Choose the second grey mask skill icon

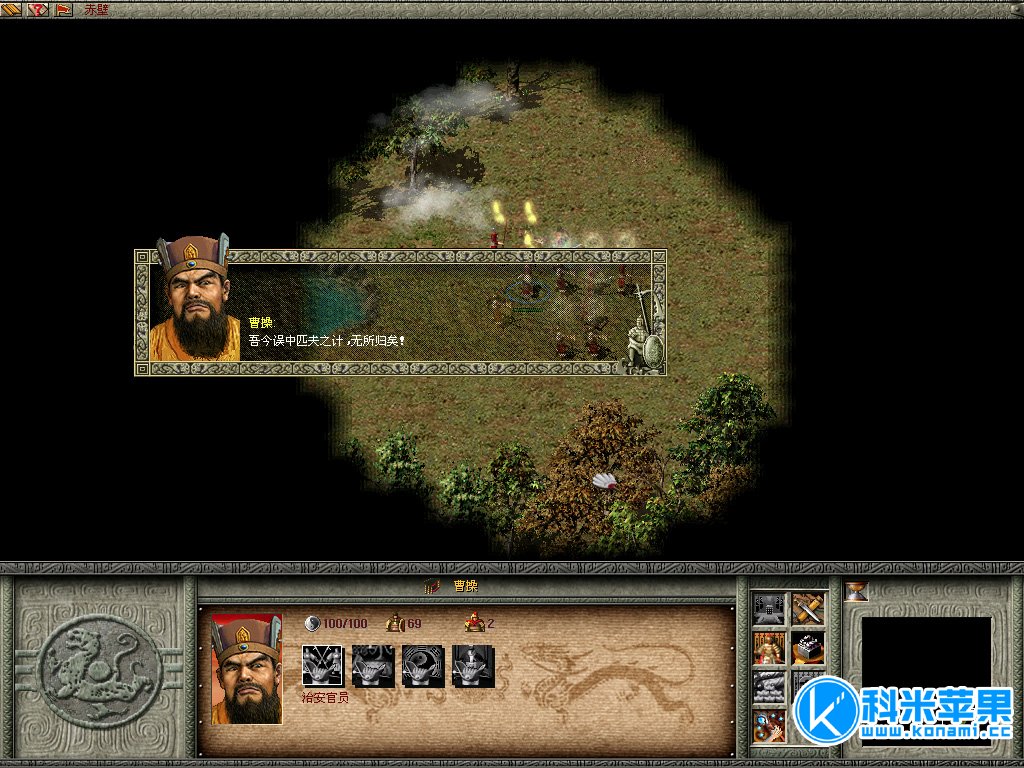click(370, 665)
